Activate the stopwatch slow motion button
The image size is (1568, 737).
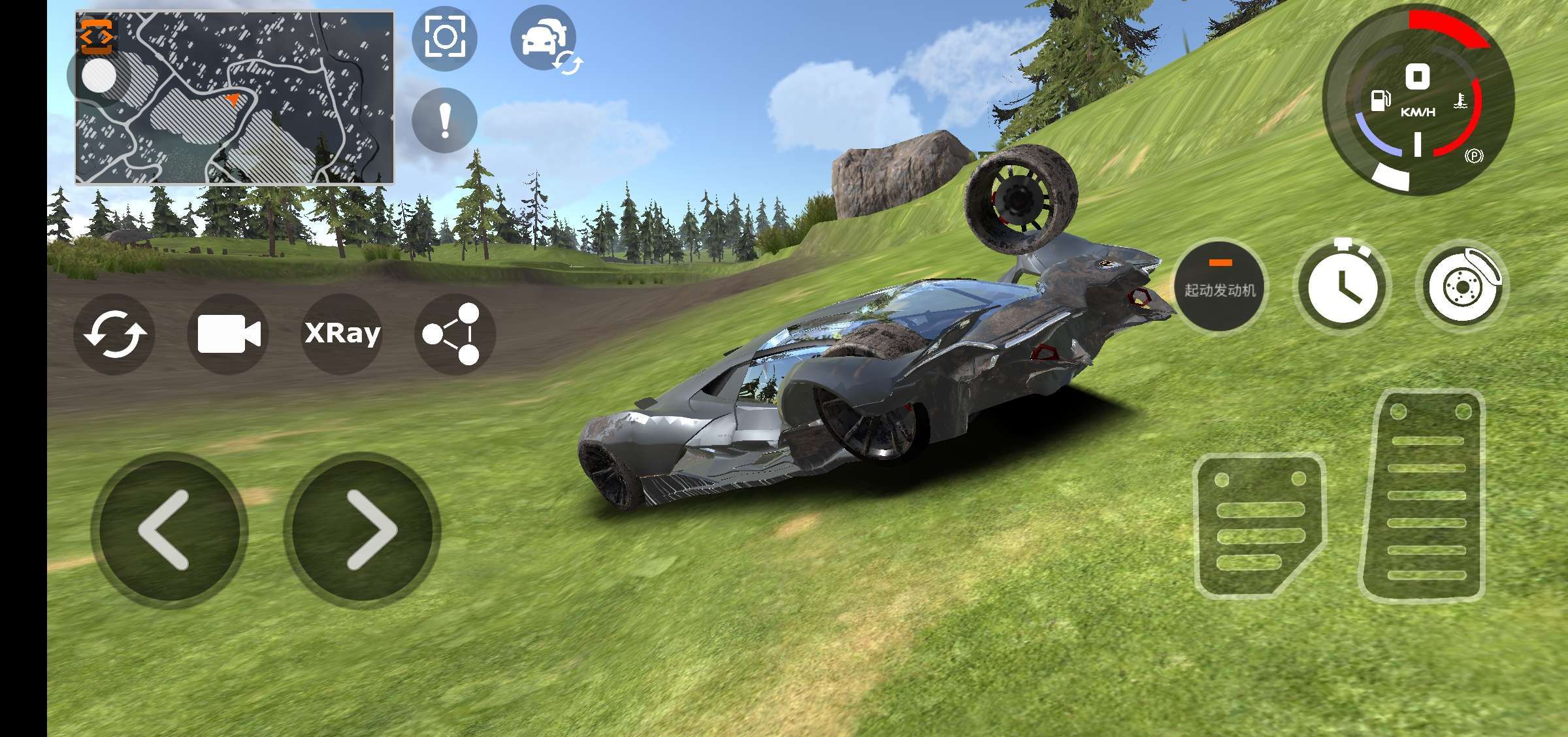(x=1341, y=286)
